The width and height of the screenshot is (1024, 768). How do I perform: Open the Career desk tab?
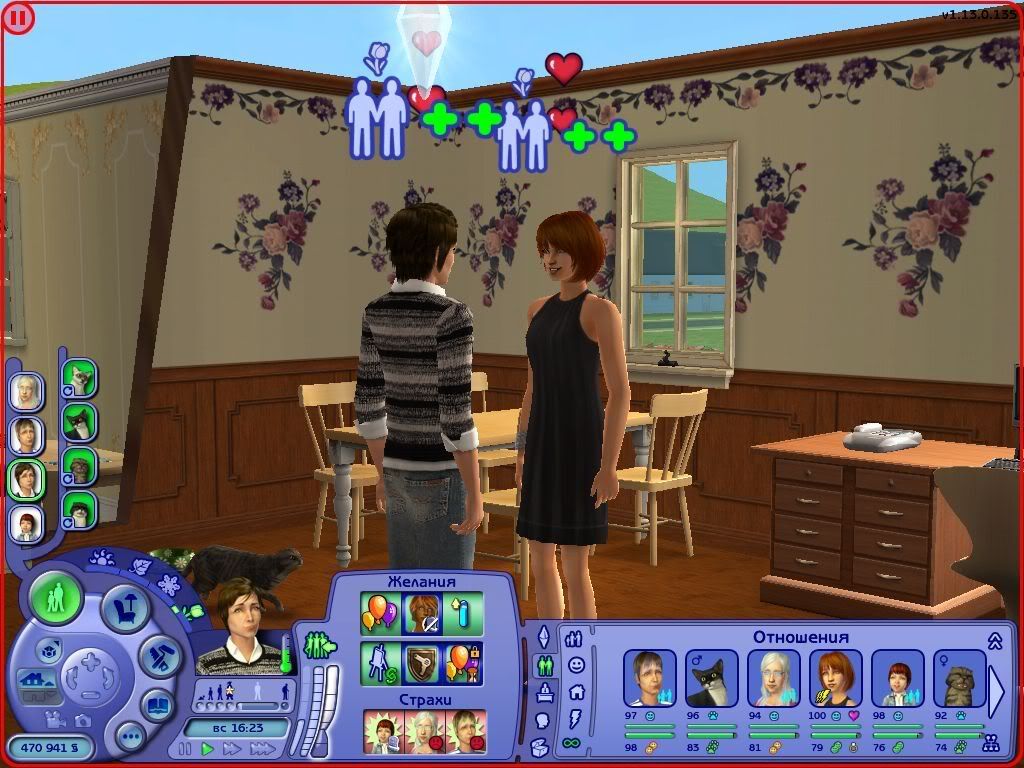coord(545,692)
